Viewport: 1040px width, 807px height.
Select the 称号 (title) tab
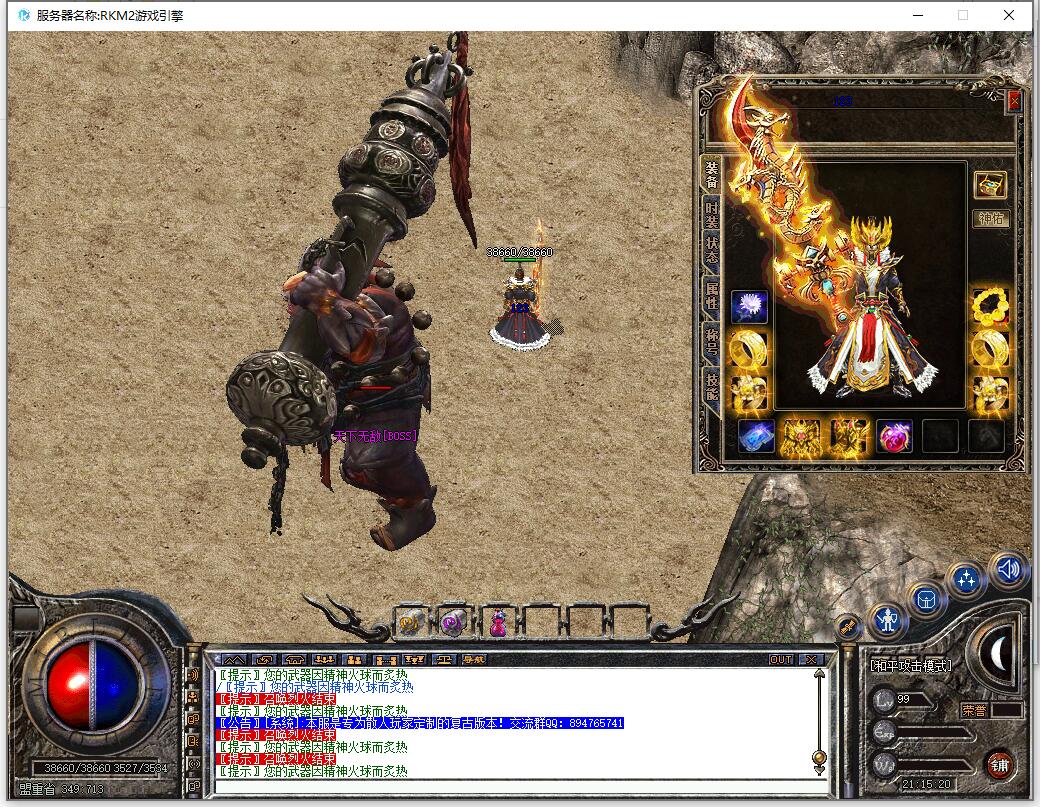[x=711, y=339]
